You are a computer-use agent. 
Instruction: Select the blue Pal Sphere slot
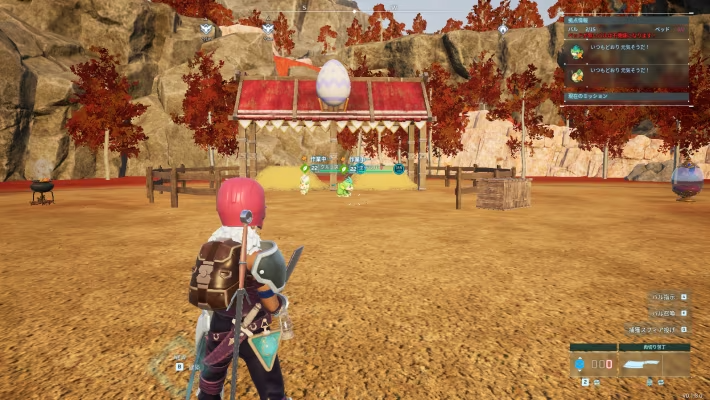point(580,365)
